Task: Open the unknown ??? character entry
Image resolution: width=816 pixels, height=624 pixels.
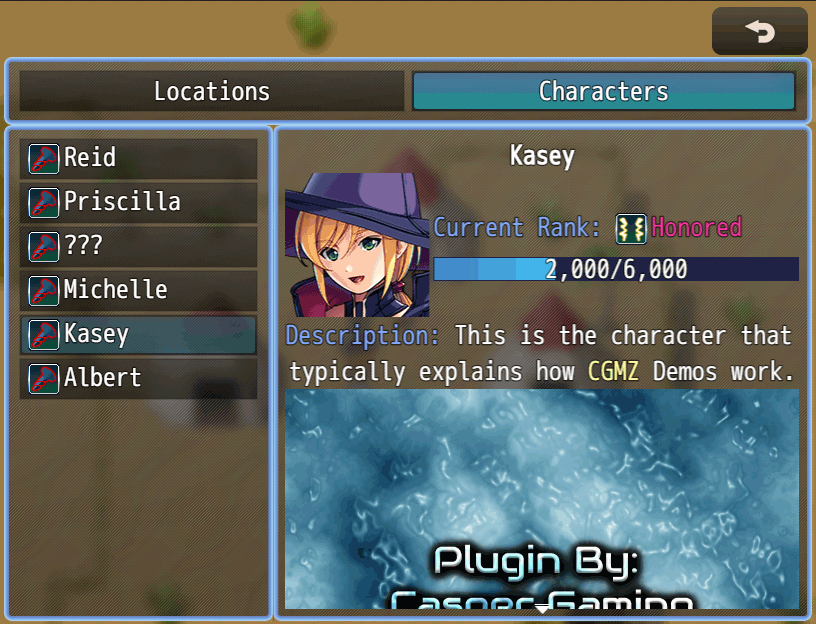Action: point(138,246)
